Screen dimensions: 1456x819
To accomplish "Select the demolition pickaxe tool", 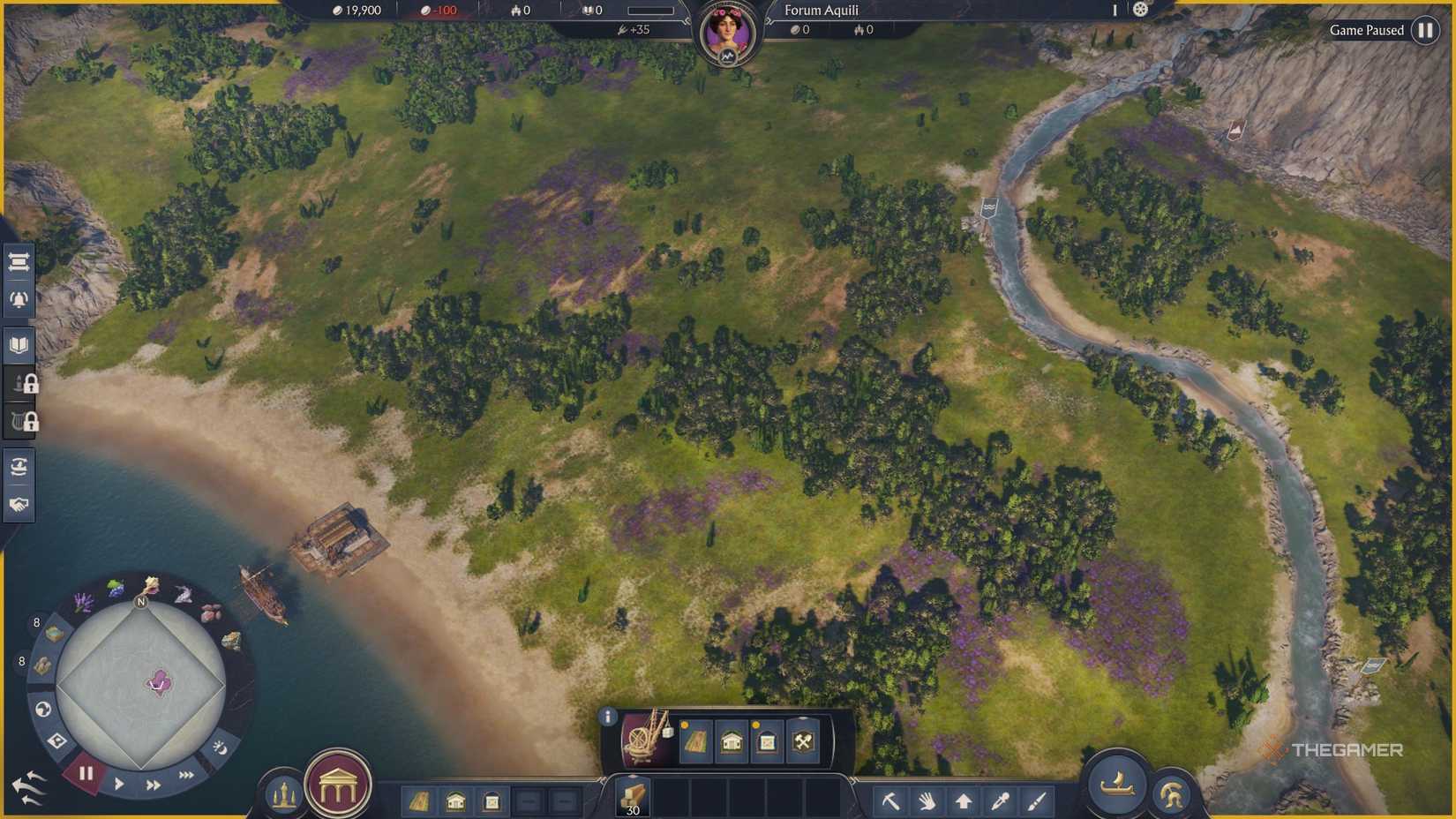I will tap(891, 800).
